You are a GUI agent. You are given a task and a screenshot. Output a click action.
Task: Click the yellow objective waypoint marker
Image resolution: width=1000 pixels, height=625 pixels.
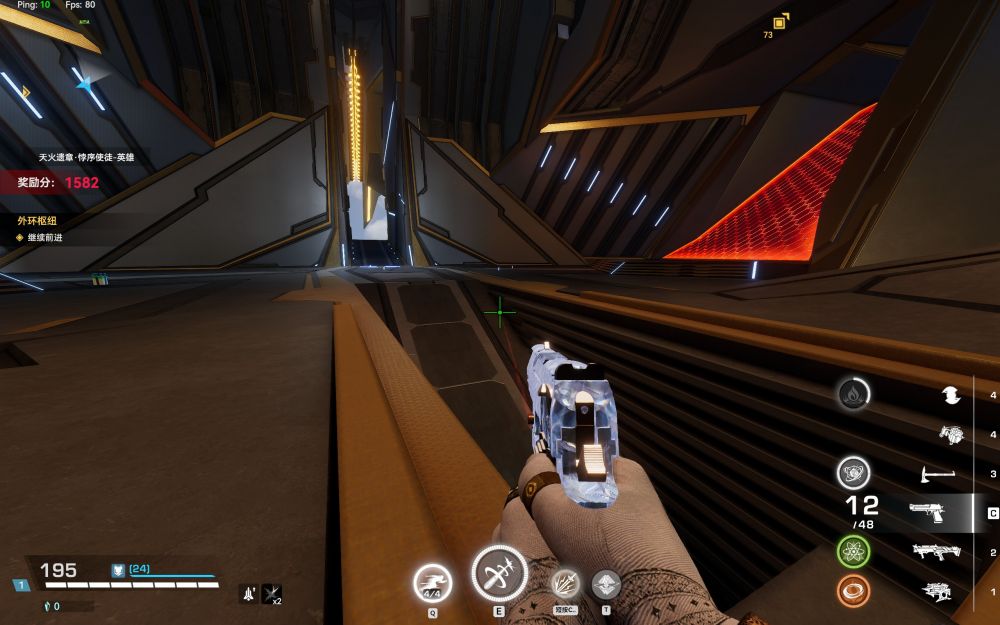tap(780, 21)
